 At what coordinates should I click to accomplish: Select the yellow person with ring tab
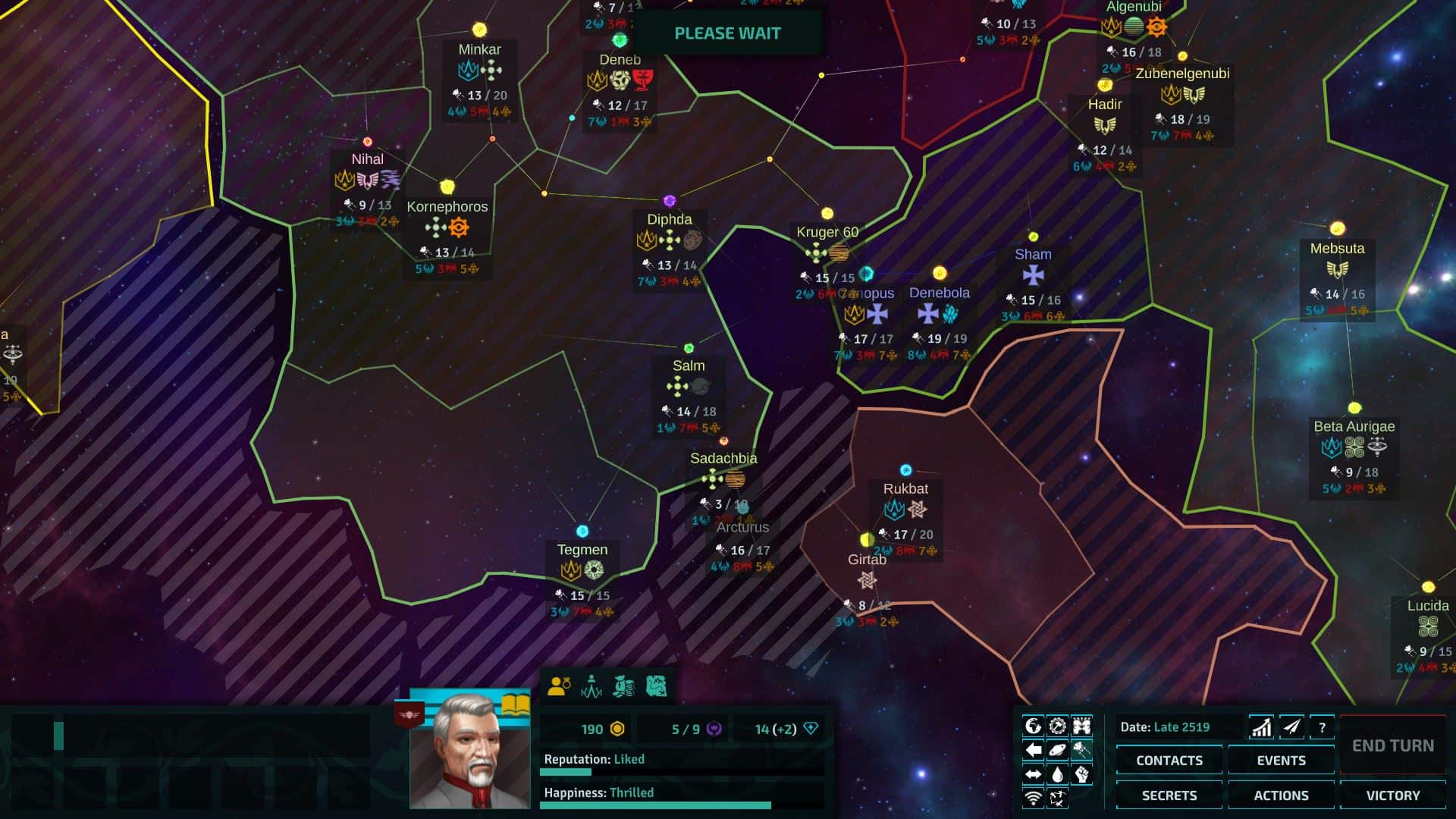pos(559,686)
